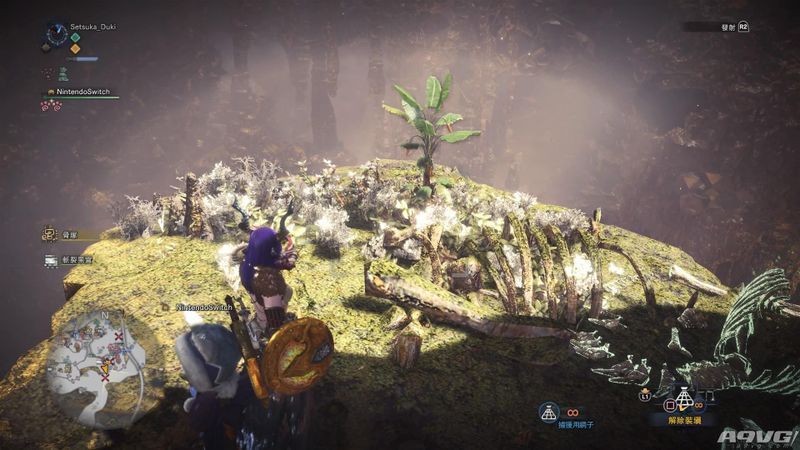Select the orange diamond status icon

coord(75,49)
